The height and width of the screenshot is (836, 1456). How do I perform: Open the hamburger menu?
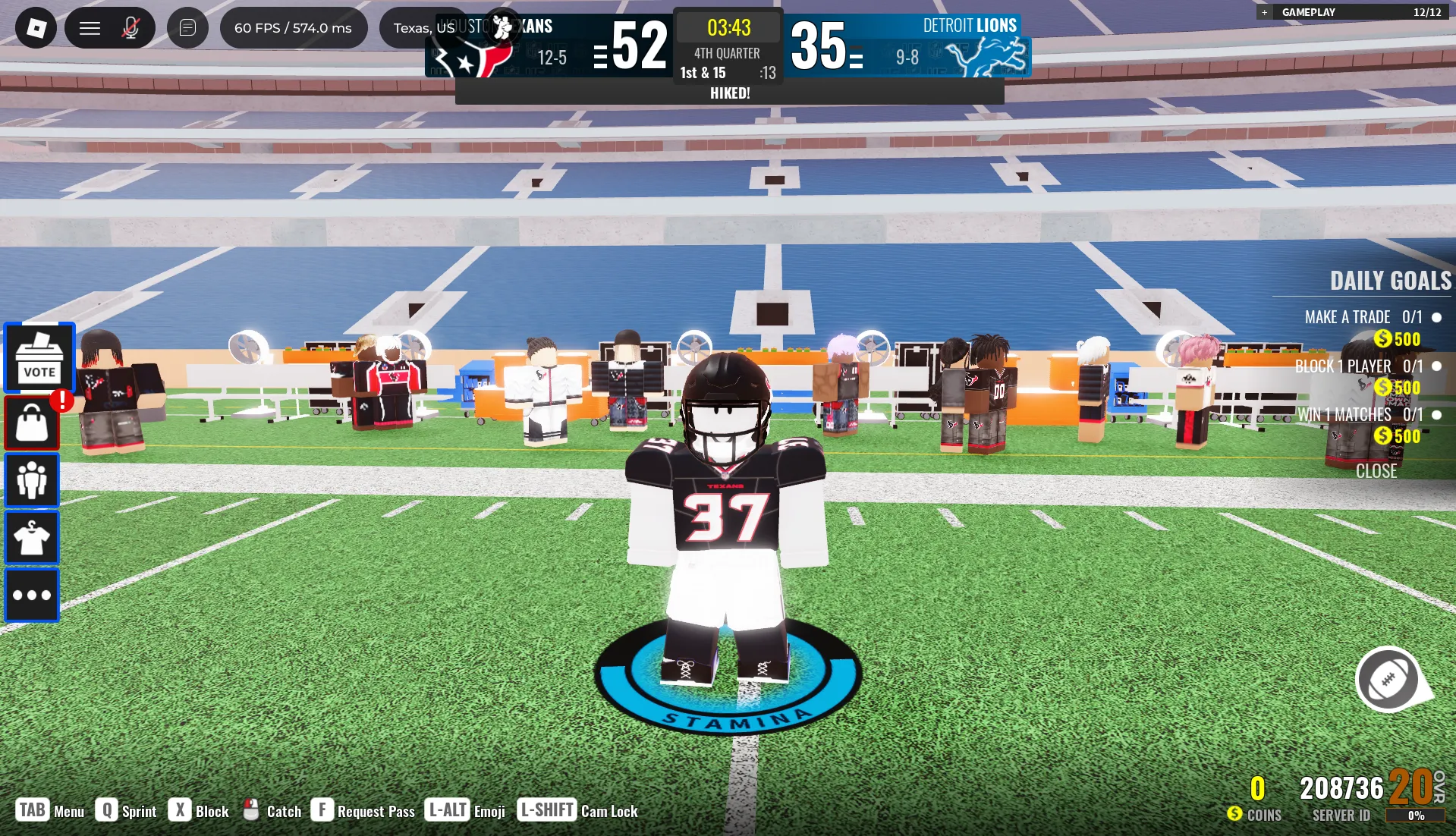click(90, 27)
